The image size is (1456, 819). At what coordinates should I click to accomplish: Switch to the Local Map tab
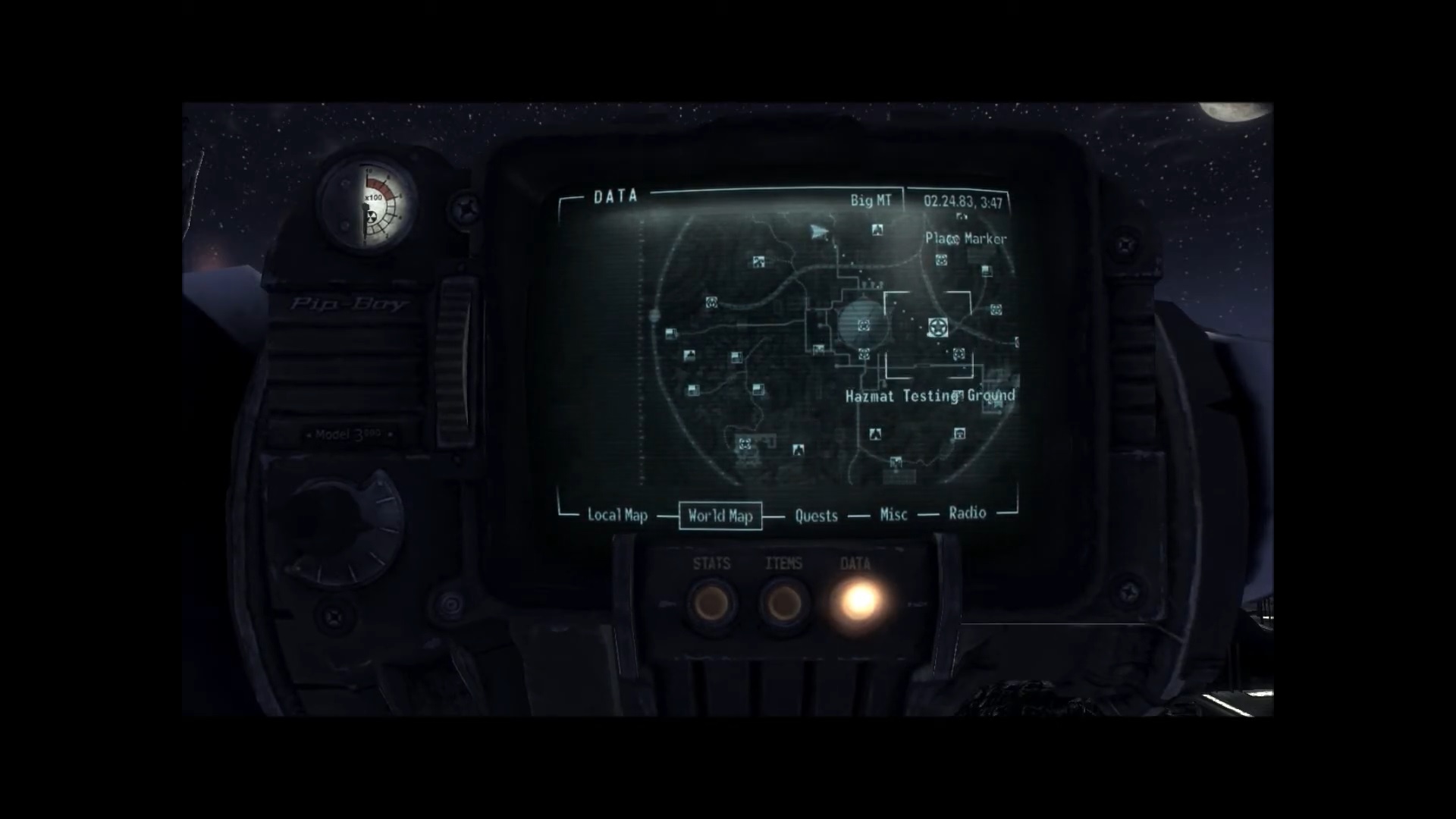(617, 516)
